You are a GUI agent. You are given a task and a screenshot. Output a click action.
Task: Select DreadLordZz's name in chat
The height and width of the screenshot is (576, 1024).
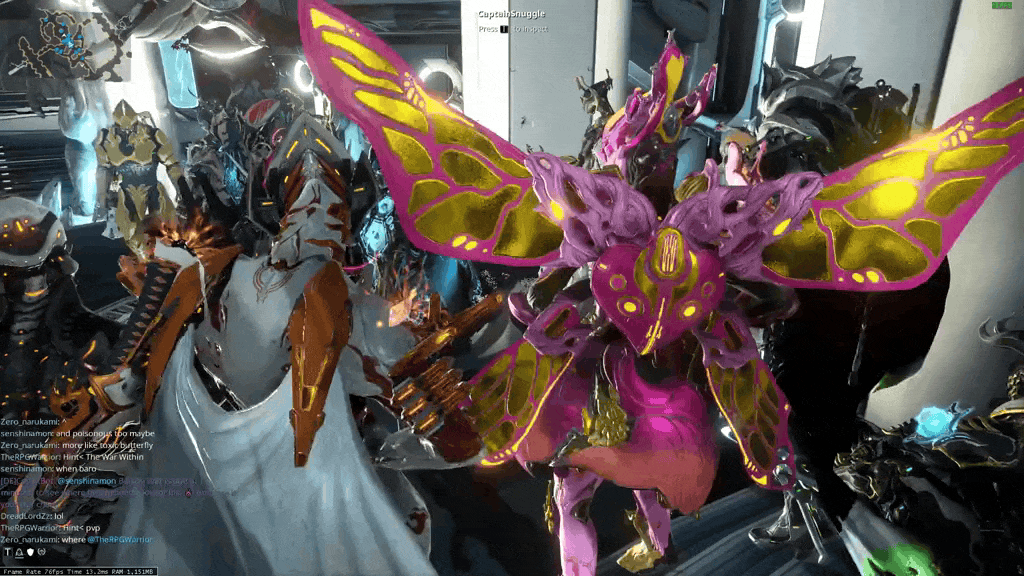click(x=24, y=516)
